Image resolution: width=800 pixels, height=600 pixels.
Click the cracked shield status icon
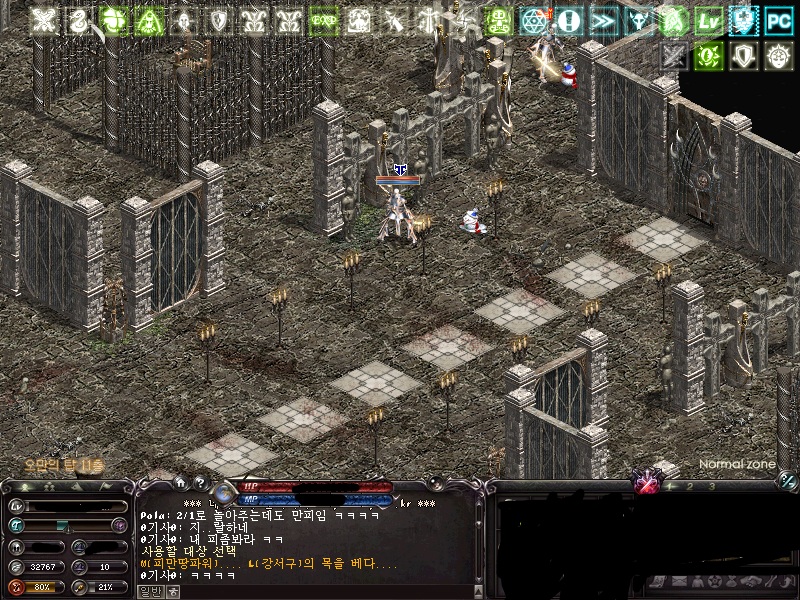click(219, 21)
